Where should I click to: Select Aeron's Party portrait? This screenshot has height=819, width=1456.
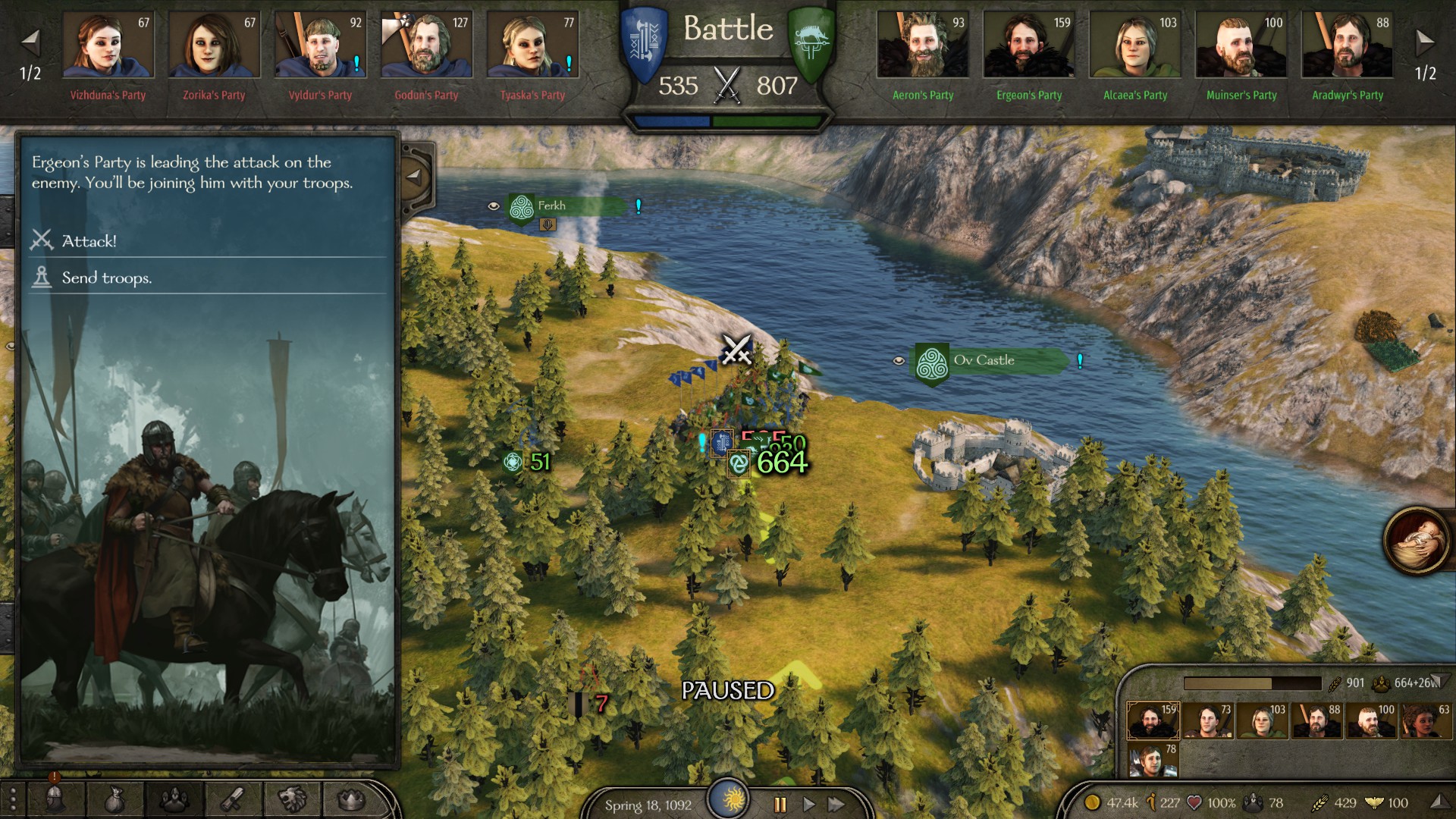pyautogui.click(x=922, y=45)
